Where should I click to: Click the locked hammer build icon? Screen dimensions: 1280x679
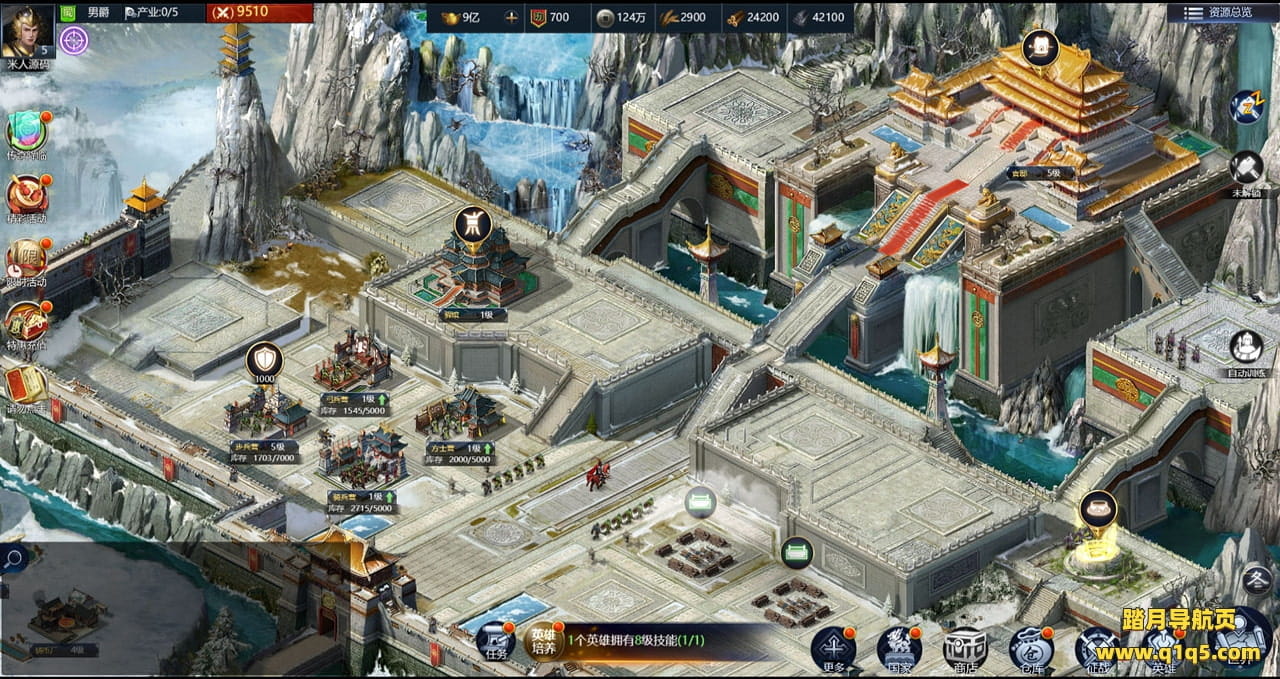pos(1246,168)
